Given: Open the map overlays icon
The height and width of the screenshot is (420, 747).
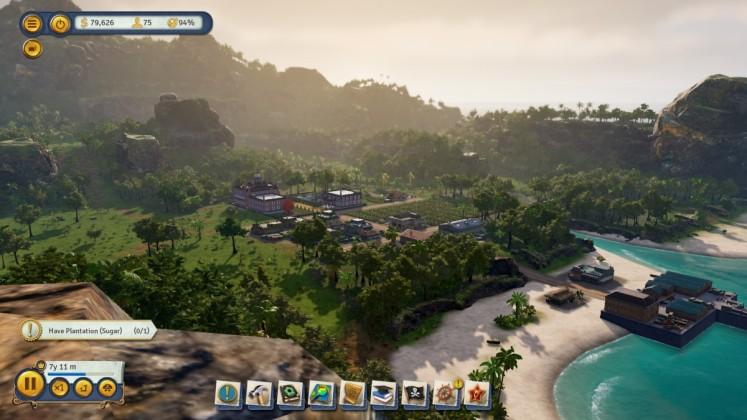Looking at the screenshot, I should [x=322, y=394].
